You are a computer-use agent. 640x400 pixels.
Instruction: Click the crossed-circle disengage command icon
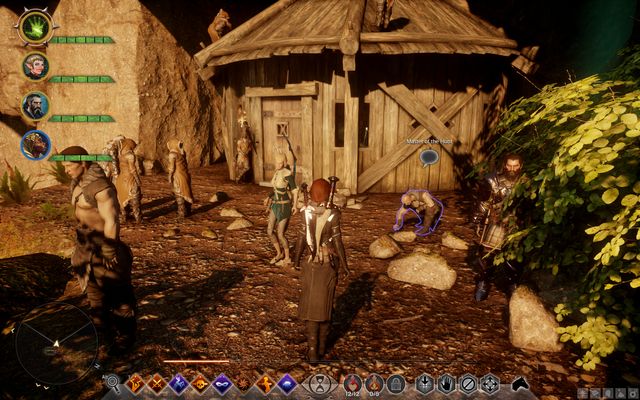point(467,383)
